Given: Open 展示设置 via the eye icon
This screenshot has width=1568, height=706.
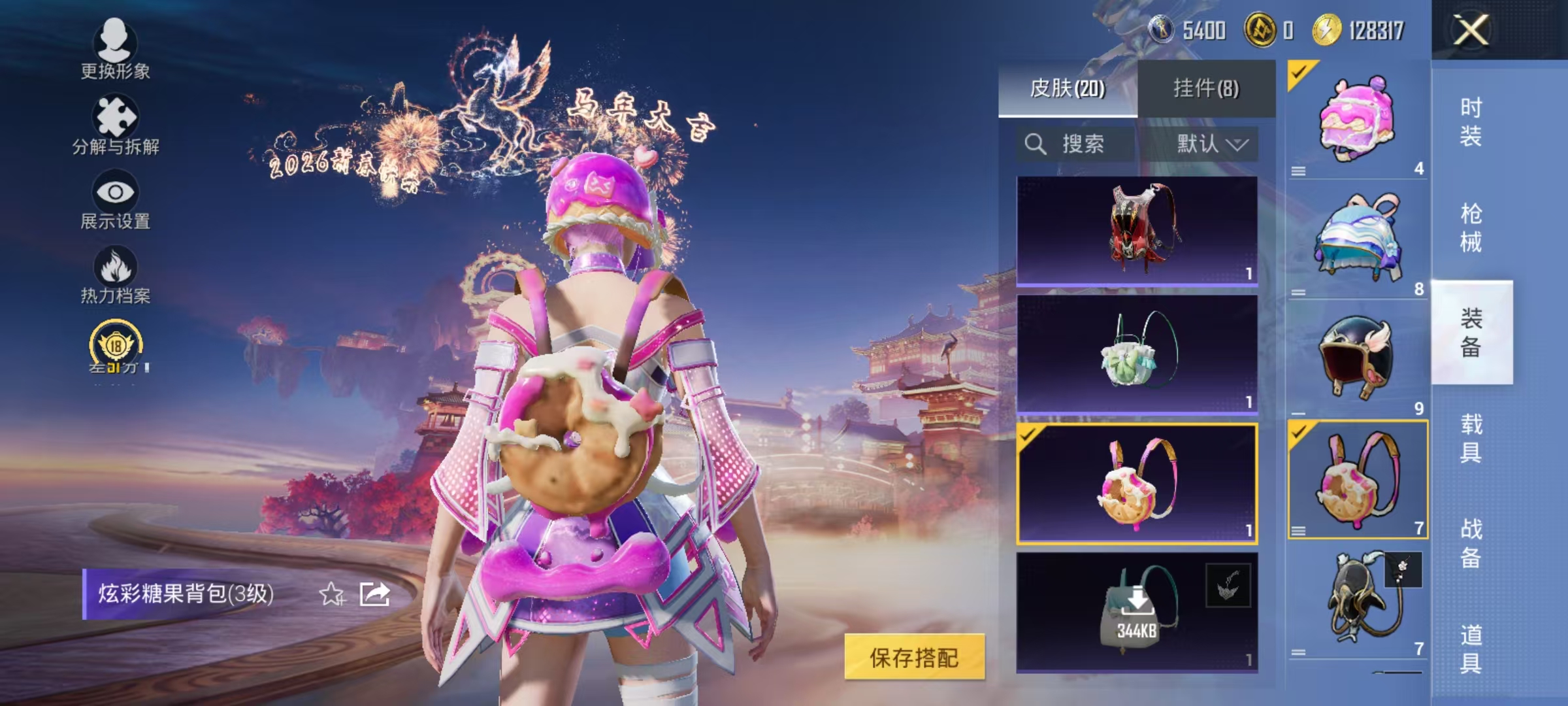Looking at the screenshot, I should [x=114, y=193].
